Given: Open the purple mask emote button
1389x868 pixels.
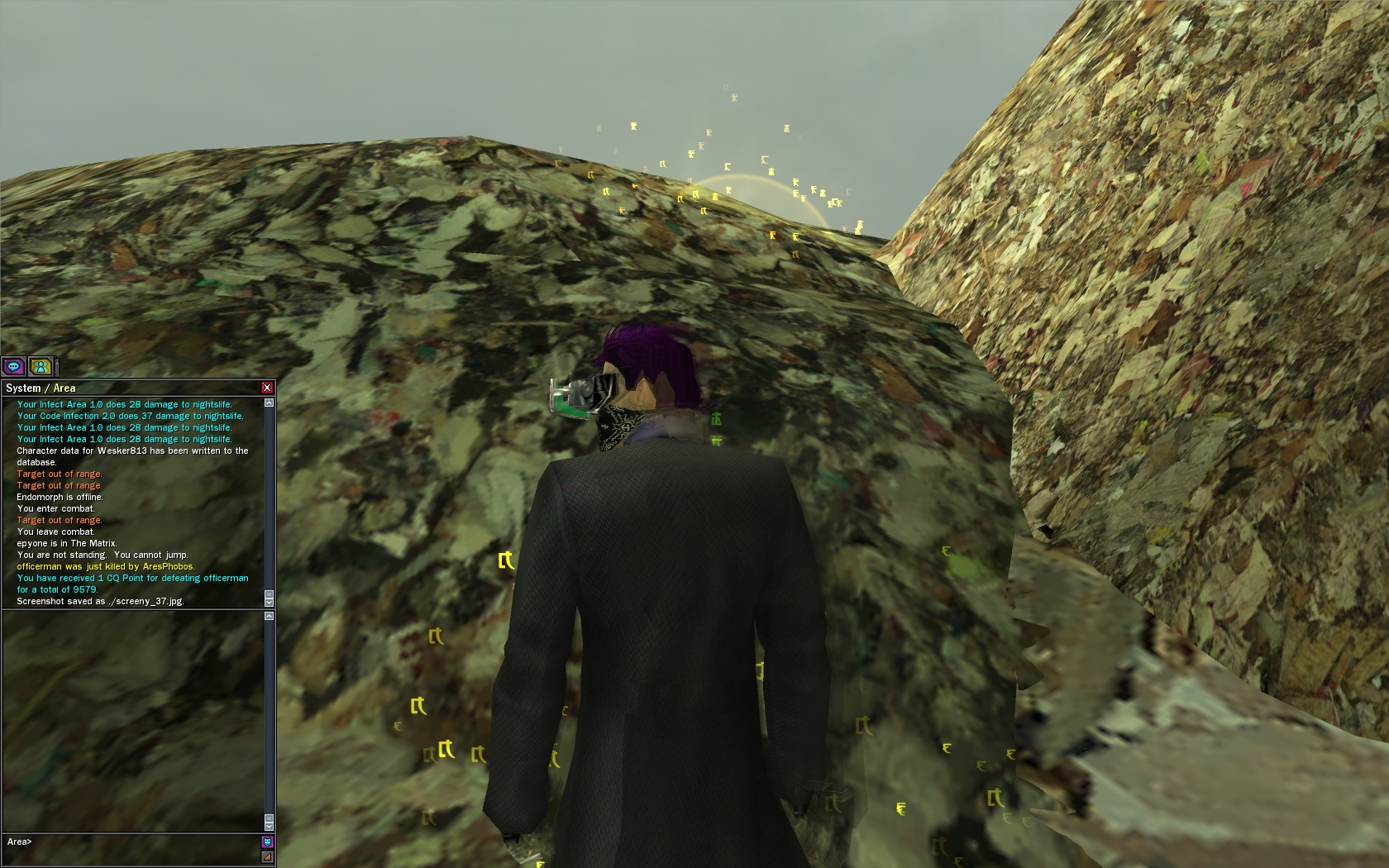Looking at the screenshot, I should 267,842.
